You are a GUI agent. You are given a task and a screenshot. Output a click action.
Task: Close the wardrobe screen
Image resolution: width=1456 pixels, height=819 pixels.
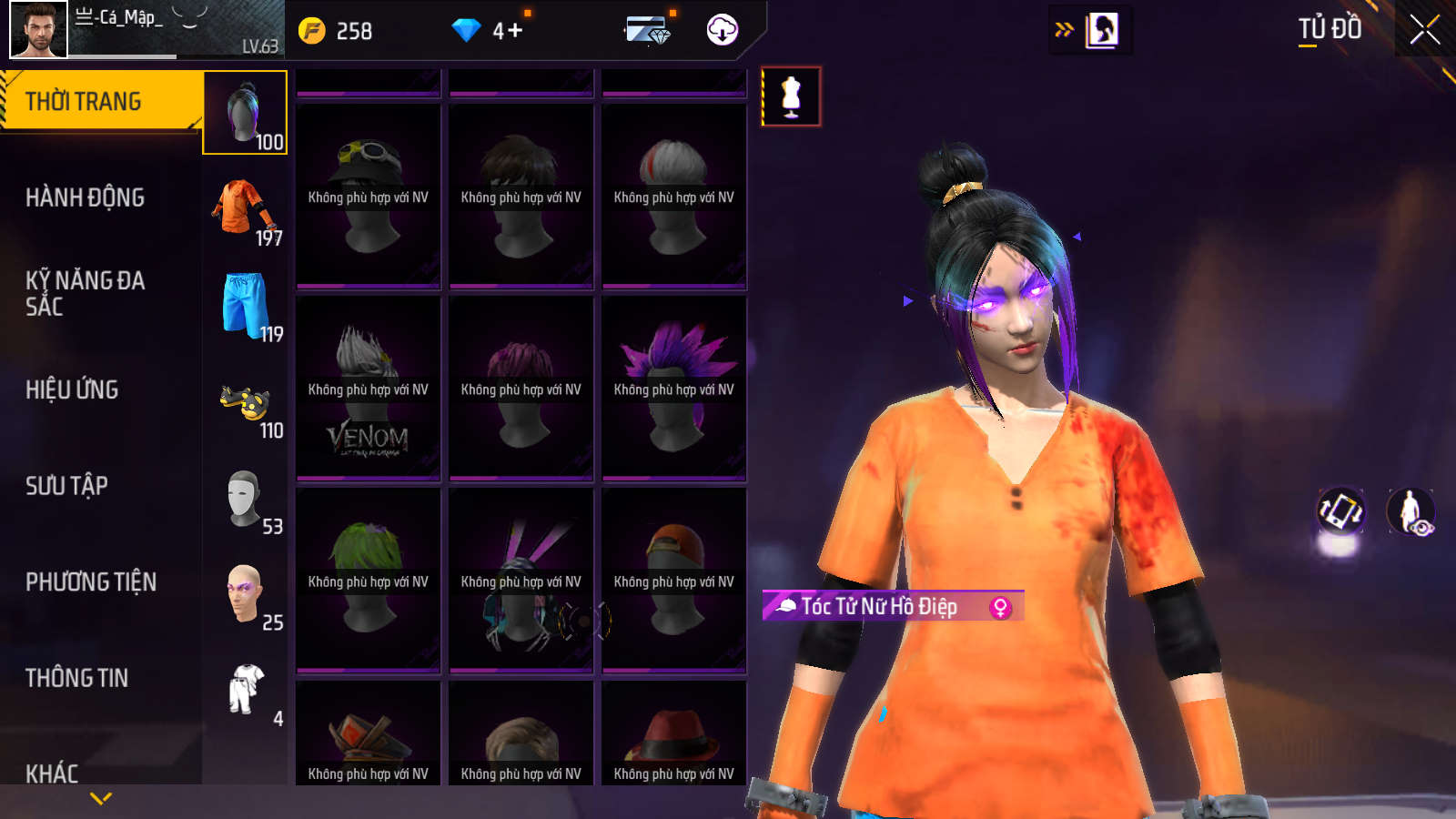1424,30
